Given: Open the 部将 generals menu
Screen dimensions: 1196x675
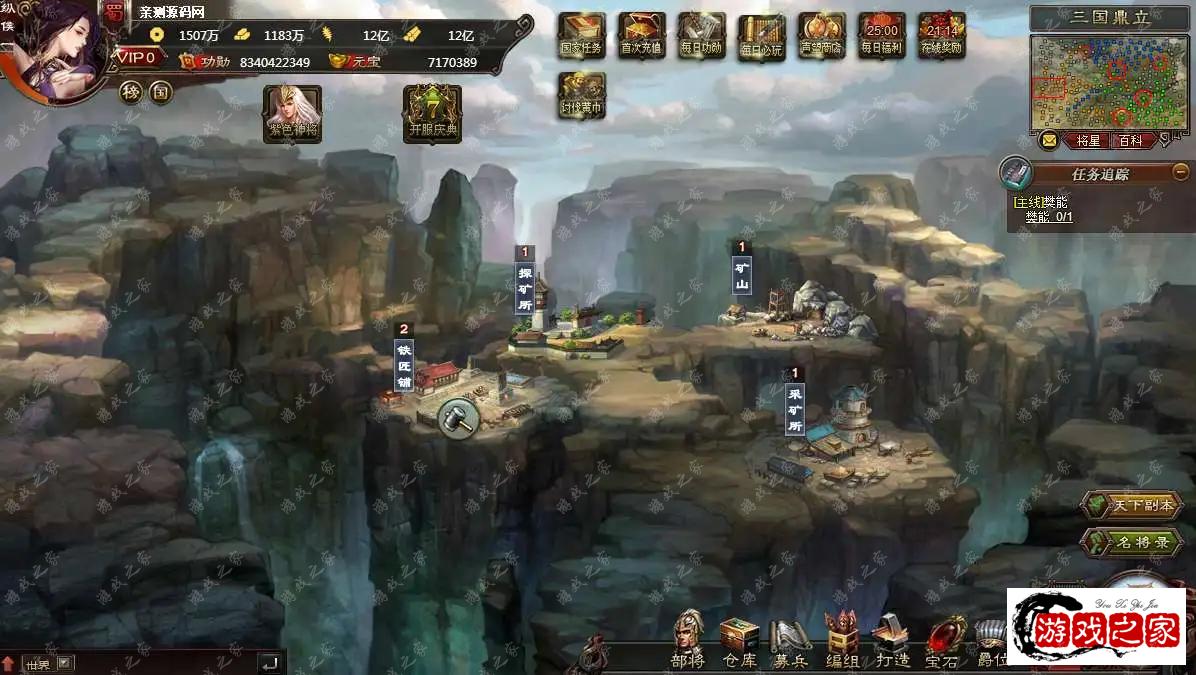Looking at the screenshot, I should 689,639.
